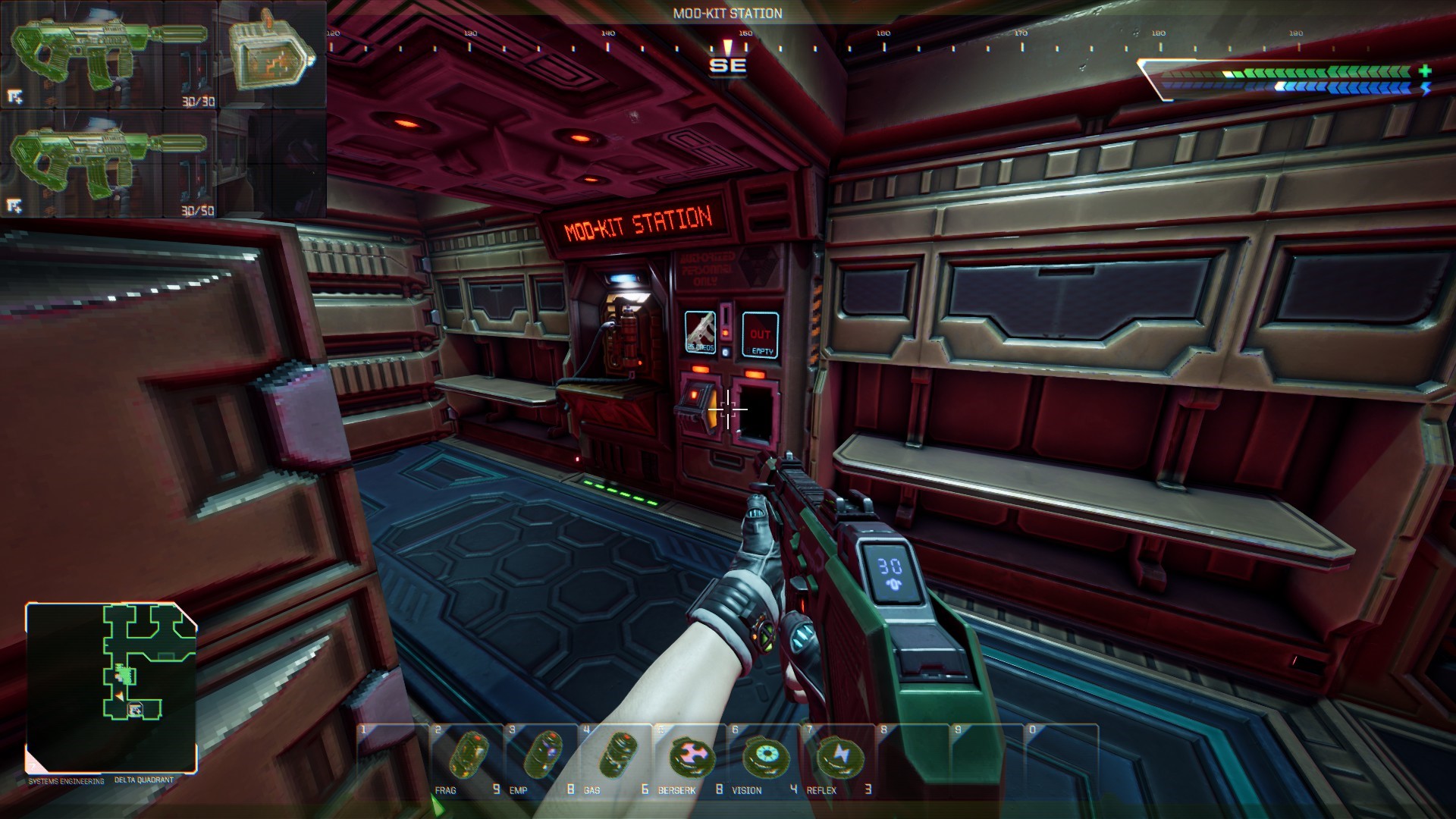Viewport: 1456px width, 819px height.
Task: Choose the EMP grenade slot
Action: pos(541,758)
